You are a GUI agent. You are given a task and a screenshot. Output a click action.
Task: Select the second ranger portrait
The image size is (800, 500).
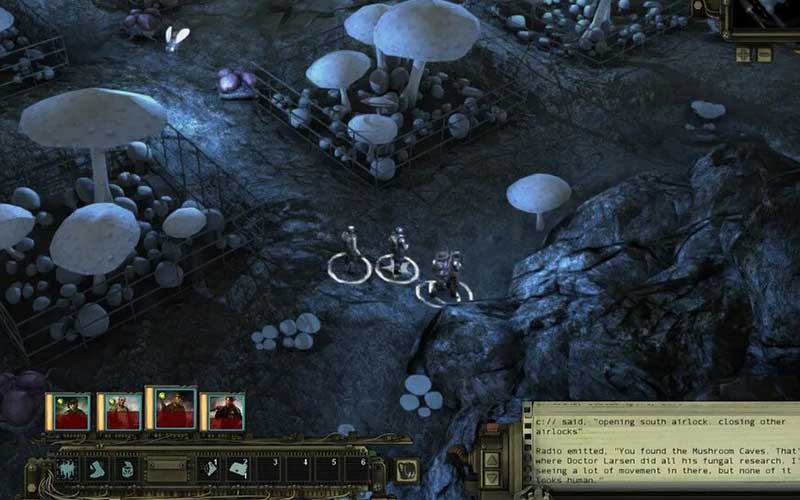click(124, 411)
